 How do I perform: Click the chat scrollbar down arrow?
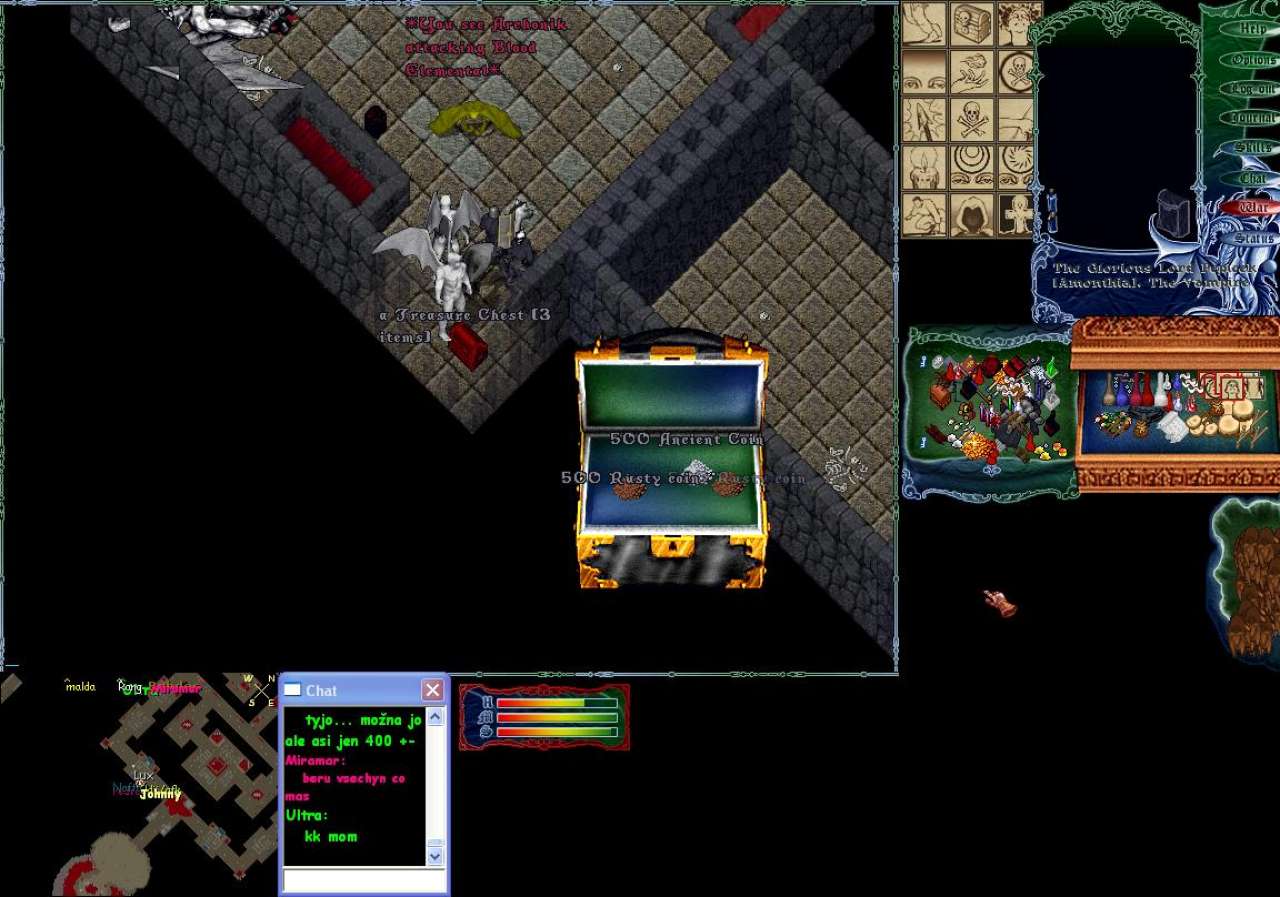coord(435,856)
